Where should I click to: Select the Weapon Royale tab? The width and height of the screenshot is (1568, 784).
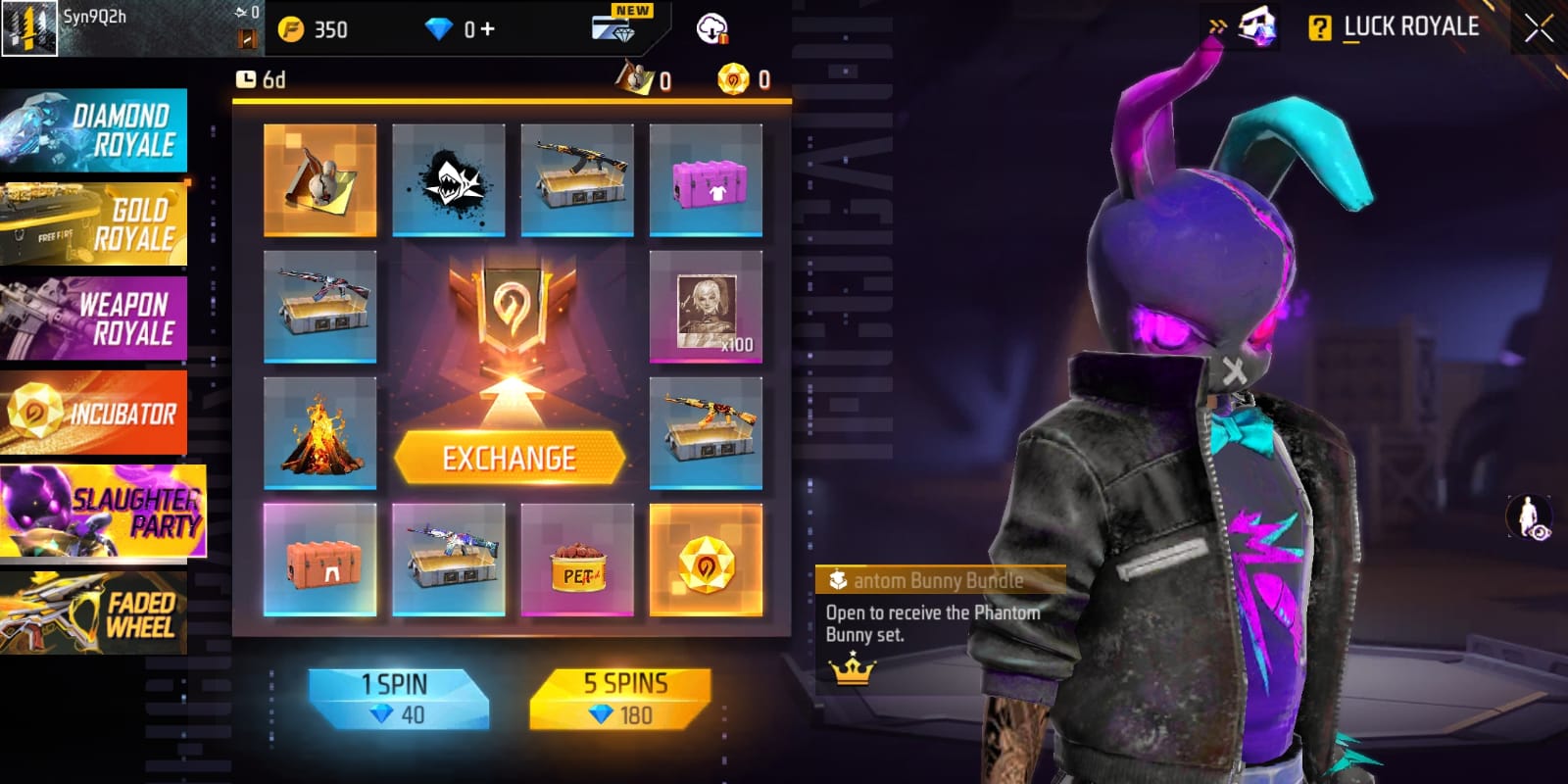[x=94, y=318]
